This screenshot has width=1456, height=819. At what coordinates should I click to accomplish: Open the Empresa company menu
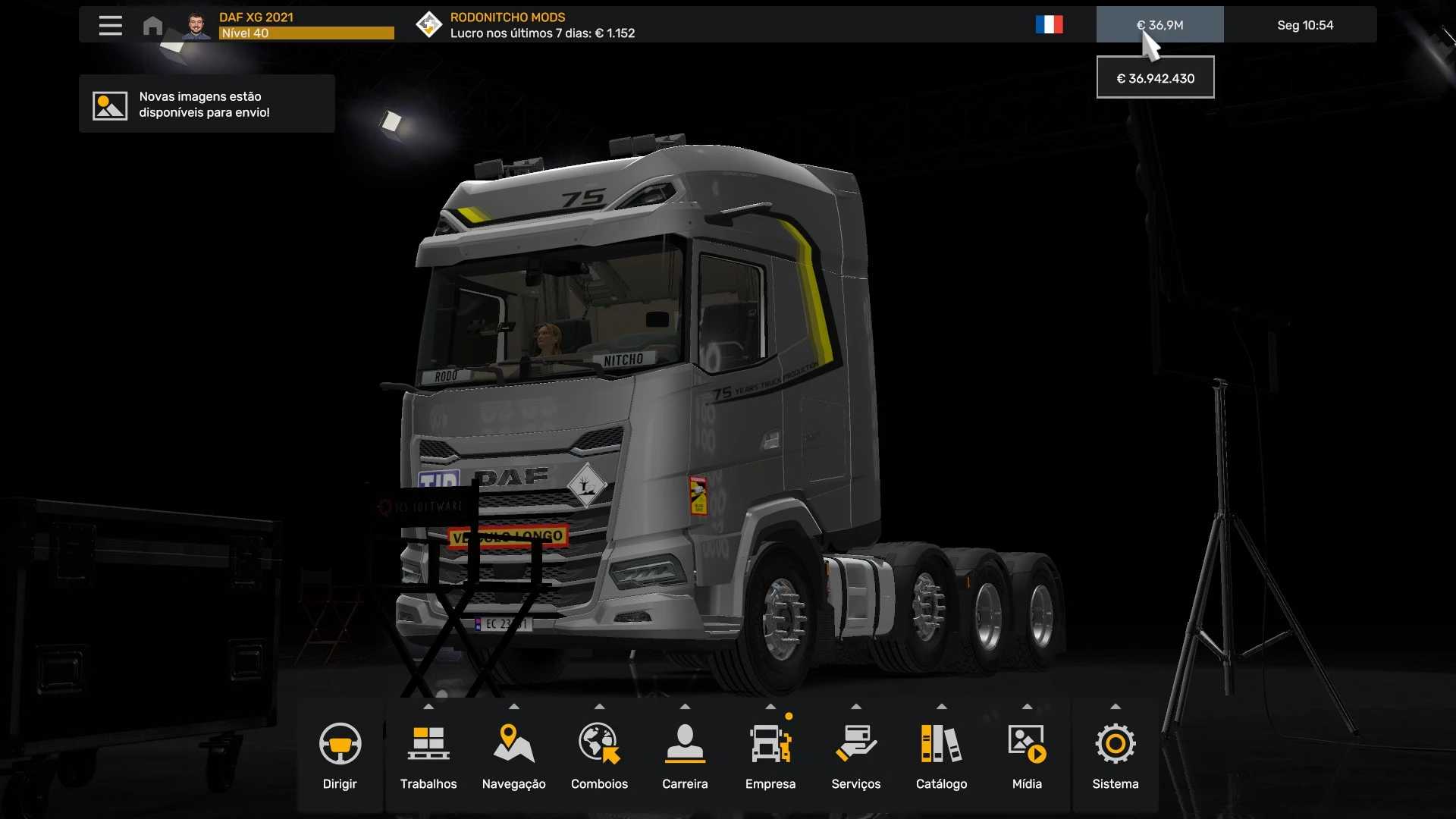[x=770, y=756]
